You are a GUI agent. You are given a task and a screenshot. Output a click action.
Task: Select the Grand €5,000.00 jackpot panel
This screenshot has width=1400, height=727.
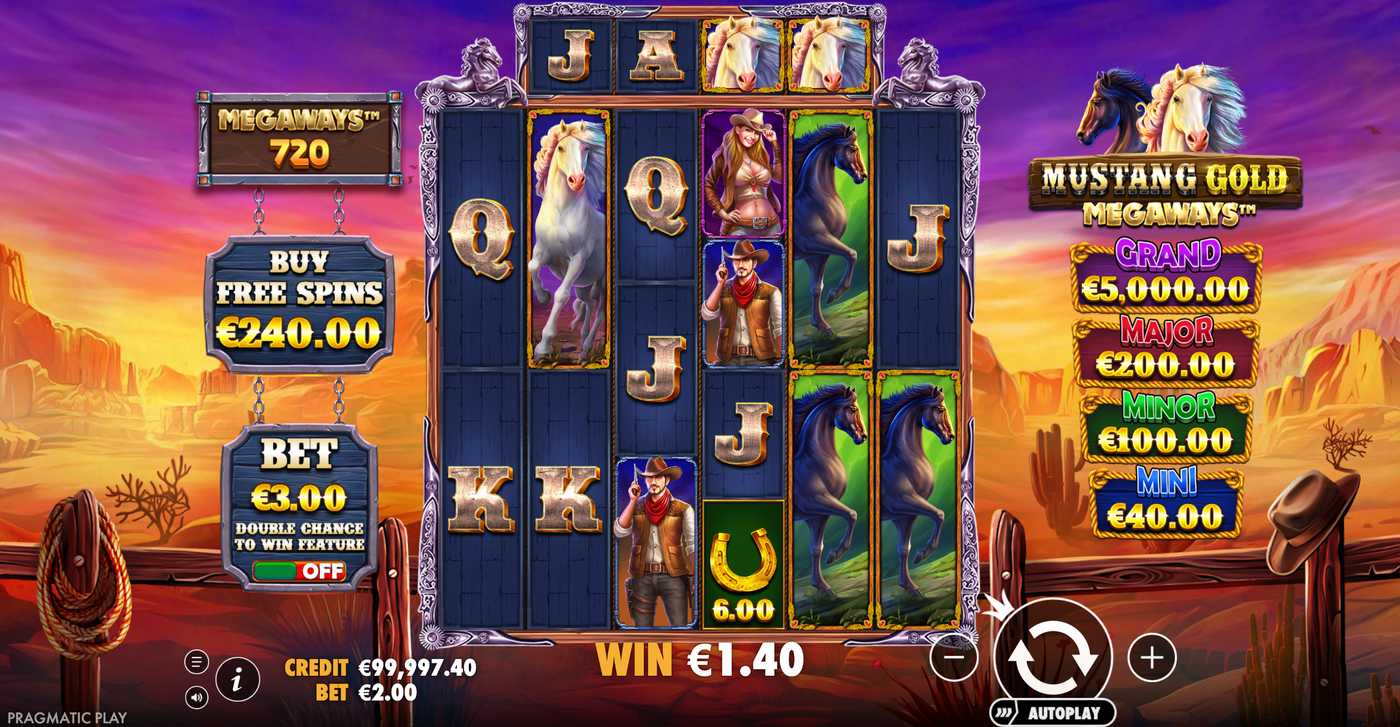[x=1167, y=272]
